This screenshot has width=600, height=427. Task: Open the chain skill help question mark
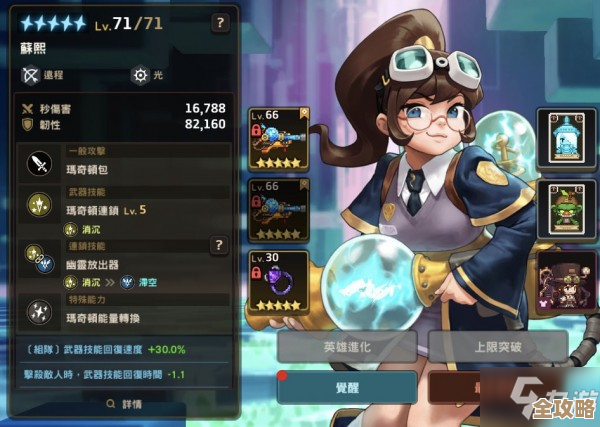219,244
